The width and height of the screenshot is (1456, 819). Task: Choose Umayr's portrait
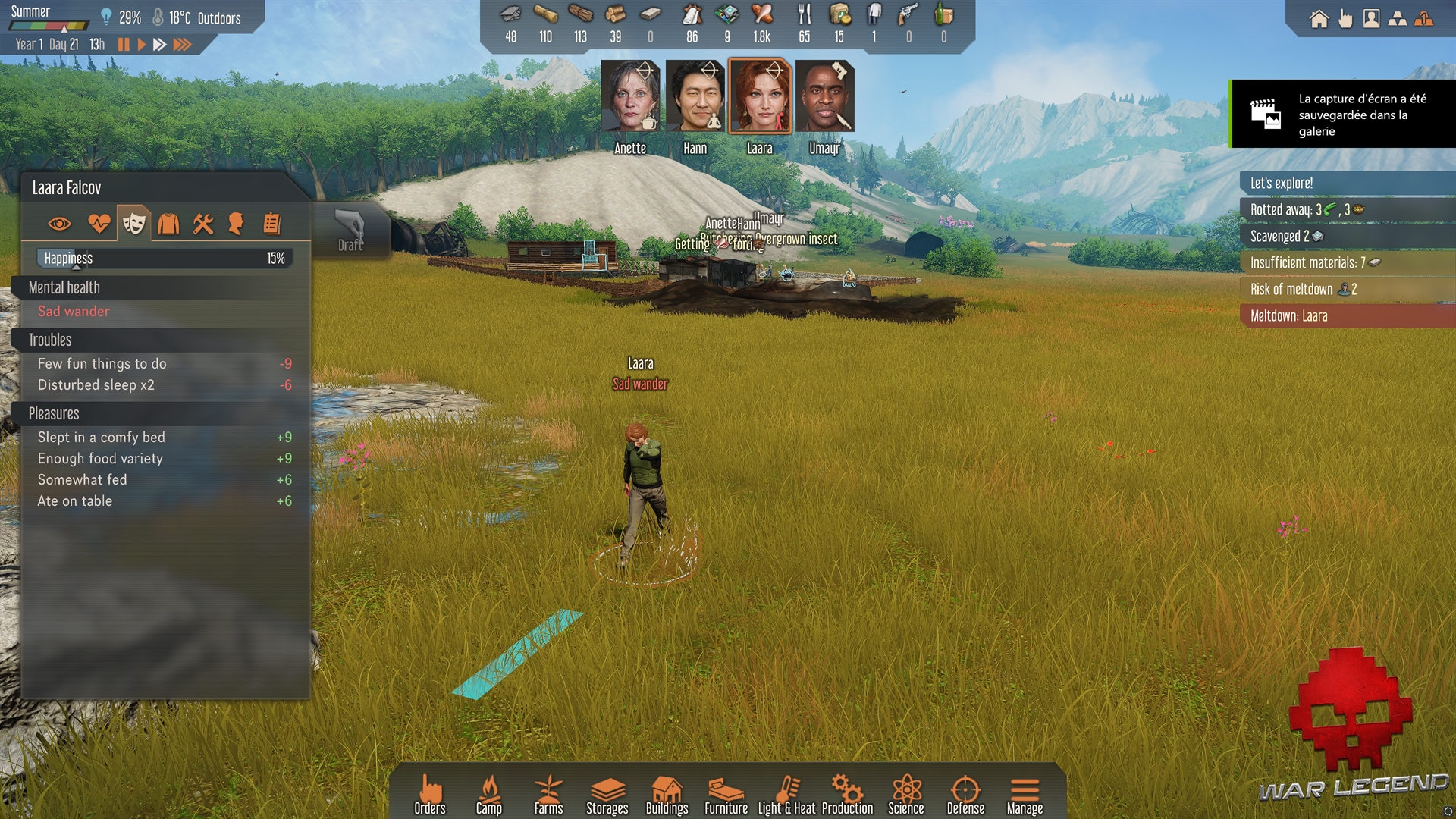tap(825, 98)
